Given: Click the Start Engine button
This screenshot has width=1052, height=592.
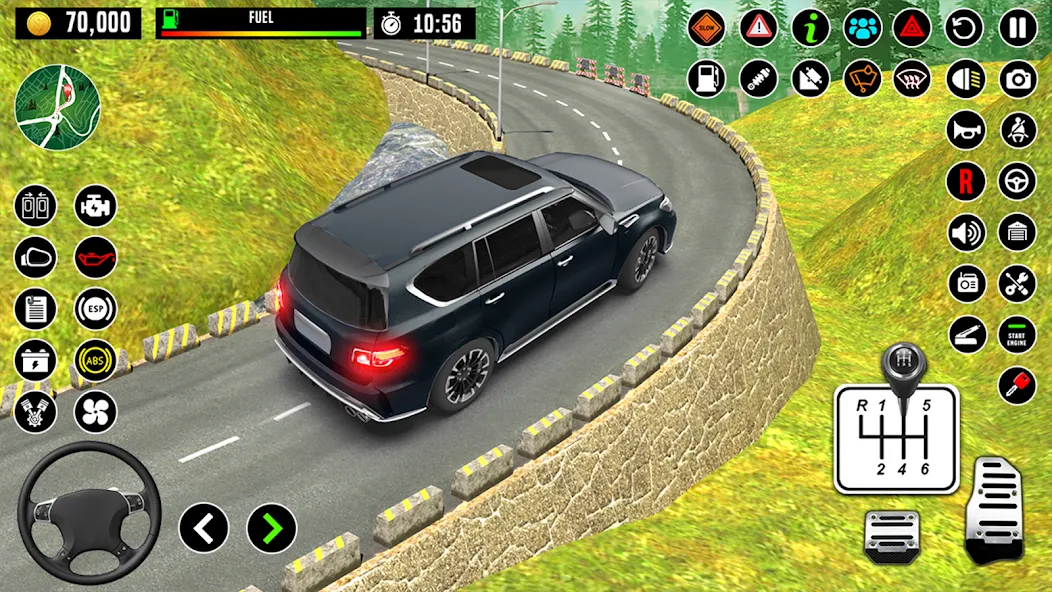Looking at the screenshot, I should point(1018,334).
